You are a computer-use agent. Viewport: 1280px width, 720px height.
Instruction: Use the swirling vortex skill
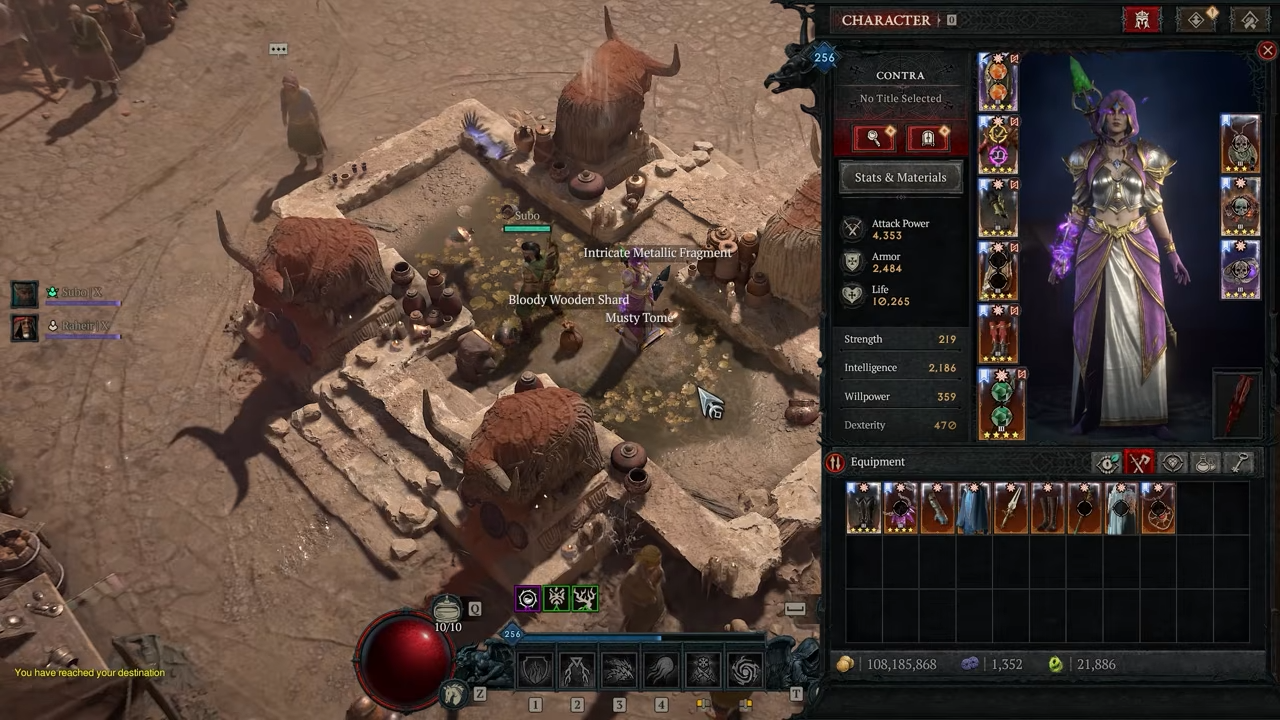pos(745,671)
